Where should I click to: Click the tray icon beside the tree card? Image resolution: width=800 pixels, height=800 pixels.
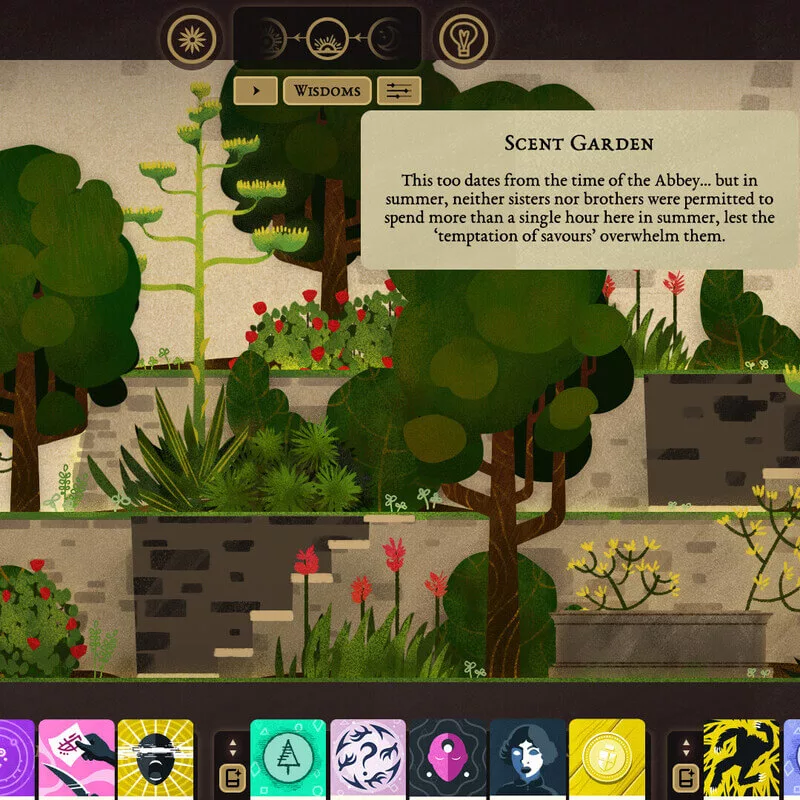pyautogui.click(x=233, y=775)
